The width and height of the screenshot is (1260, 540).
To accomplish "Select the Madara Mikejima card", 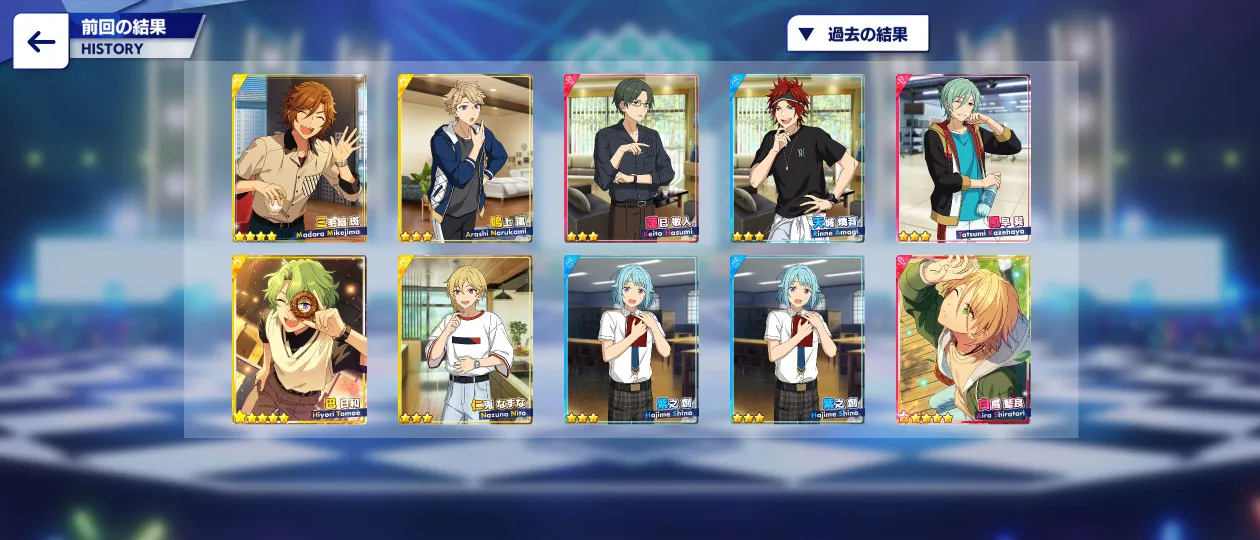I will (299, 158).
